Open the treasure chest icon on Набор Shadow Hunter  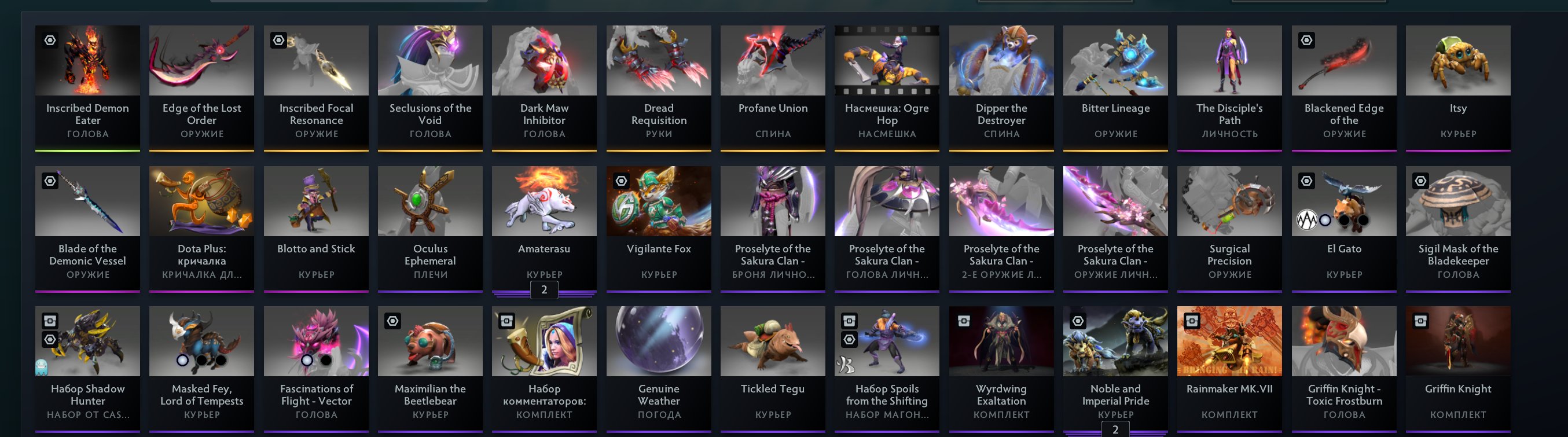(50, 322)
